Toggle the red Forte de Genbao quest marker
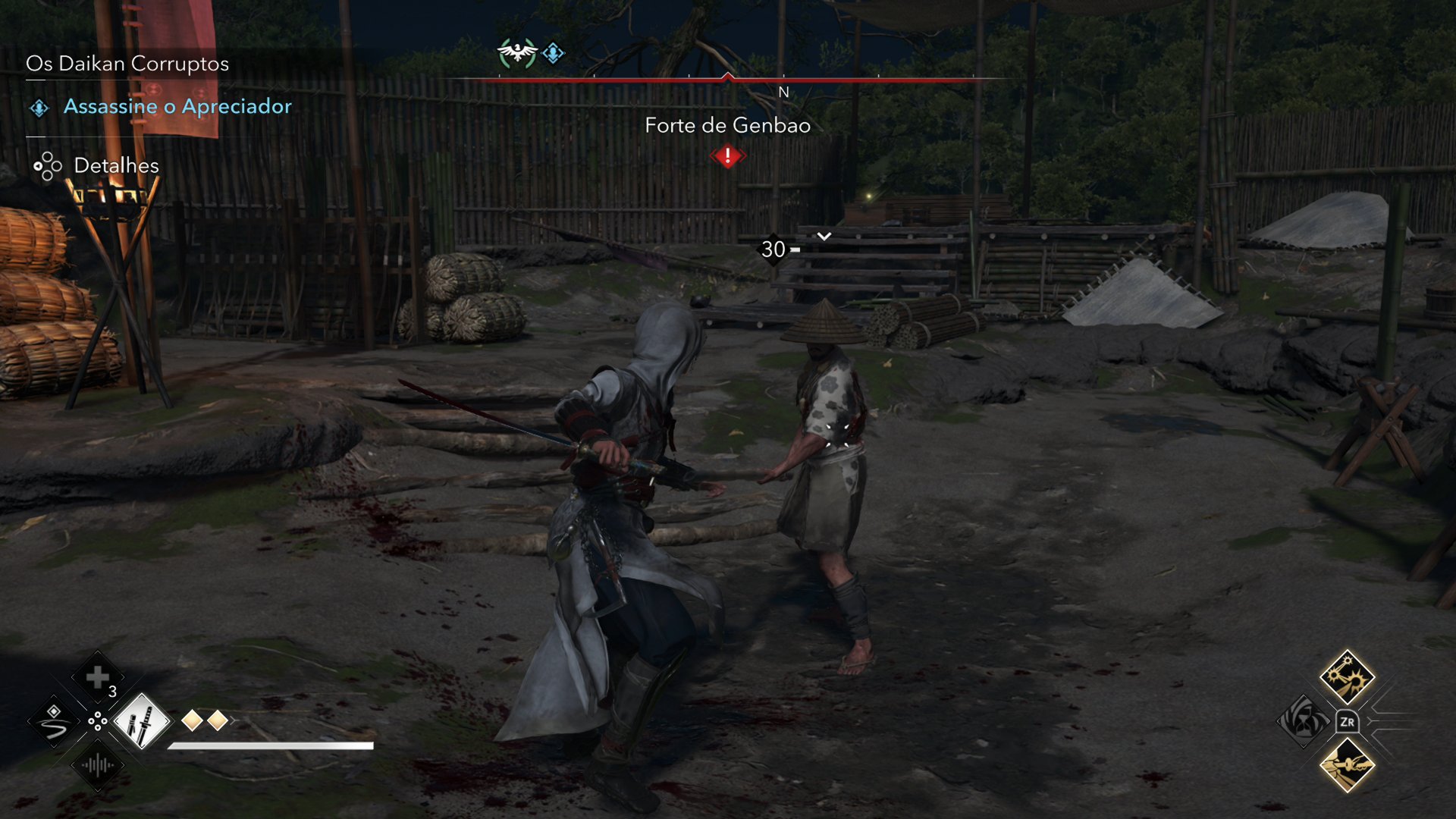This screenshot has height=819, width=1456. click(727, 156)
